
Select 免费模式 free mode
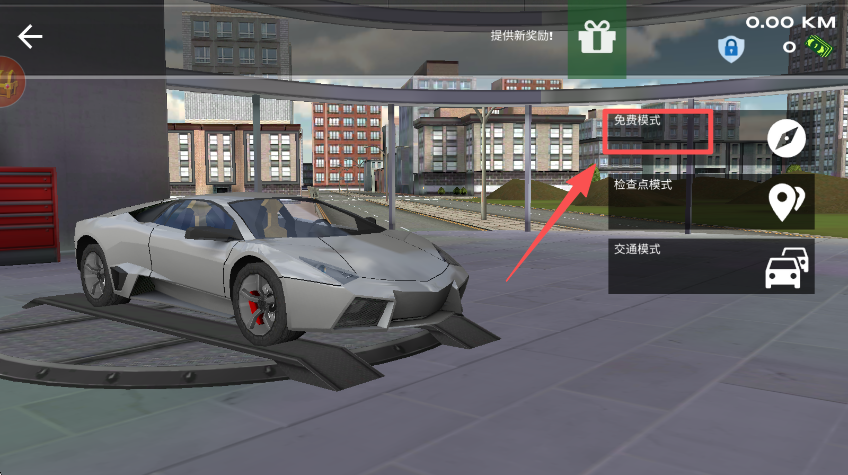tap(710, 139)
